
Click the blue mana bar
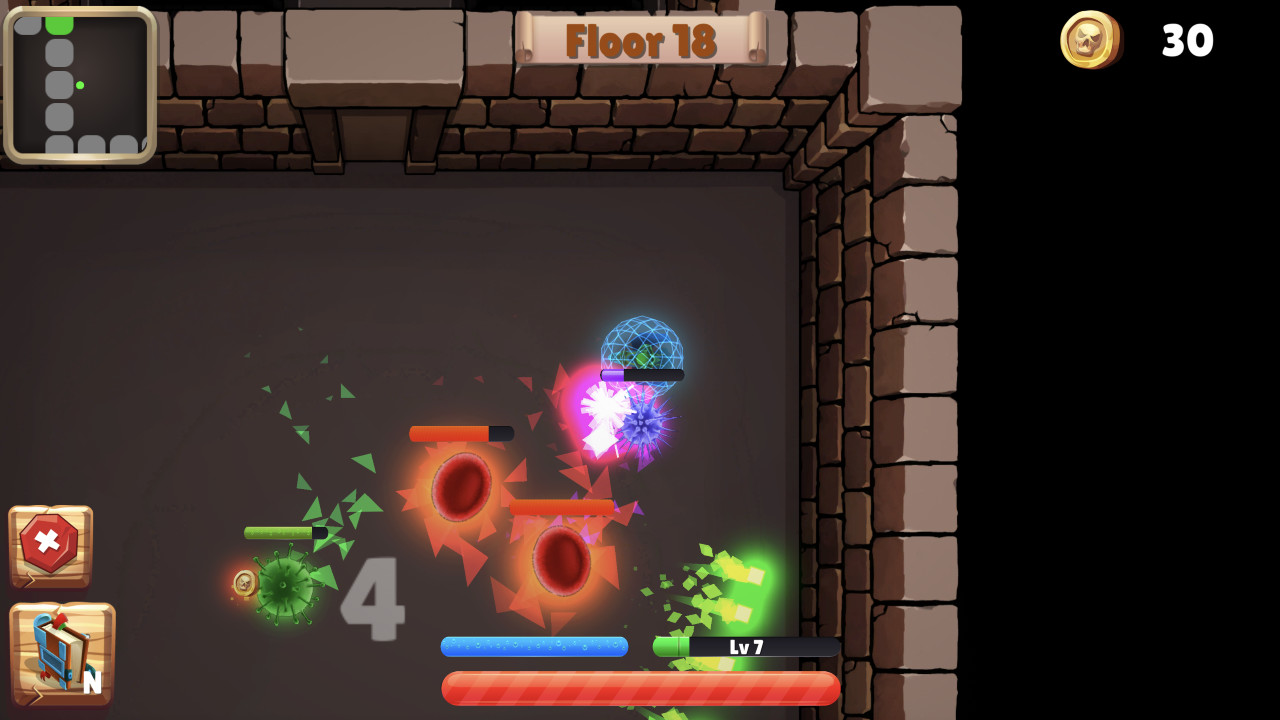click(535, 647)
